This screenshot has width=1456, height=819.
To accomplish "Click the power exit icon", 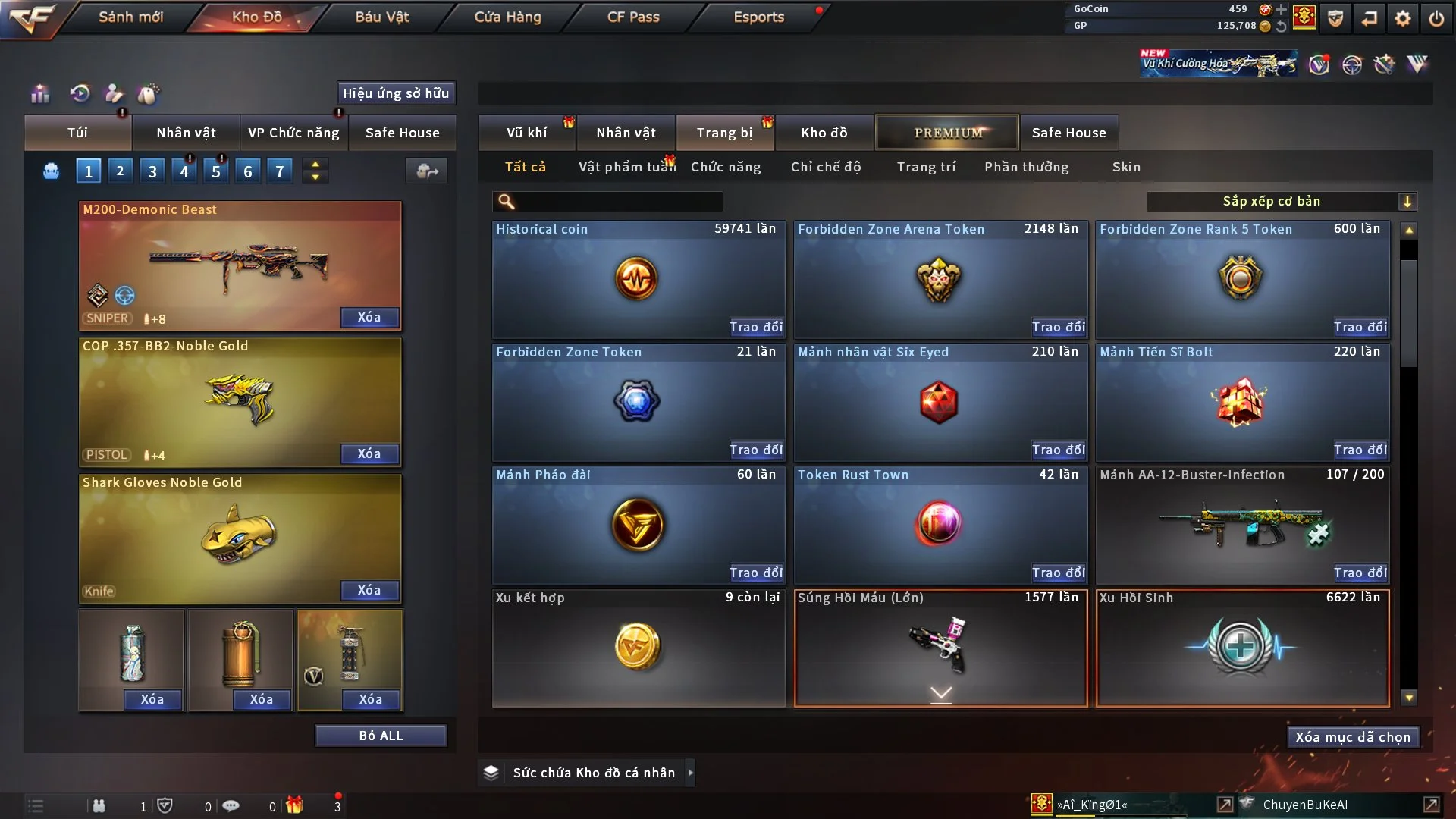I will click(x=1436, y=18).
